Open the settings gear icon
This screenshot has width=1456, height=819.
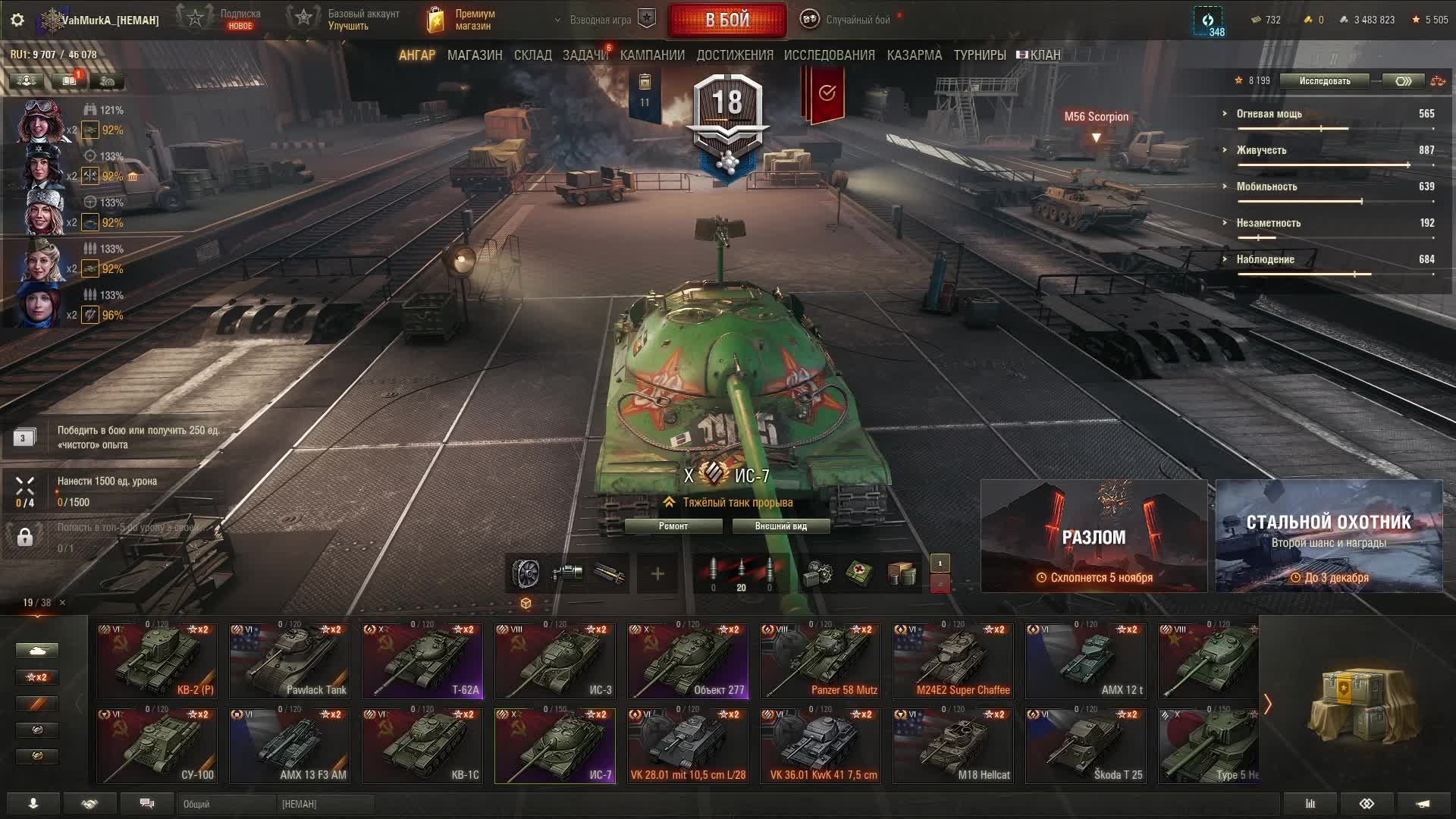[17, 20]
